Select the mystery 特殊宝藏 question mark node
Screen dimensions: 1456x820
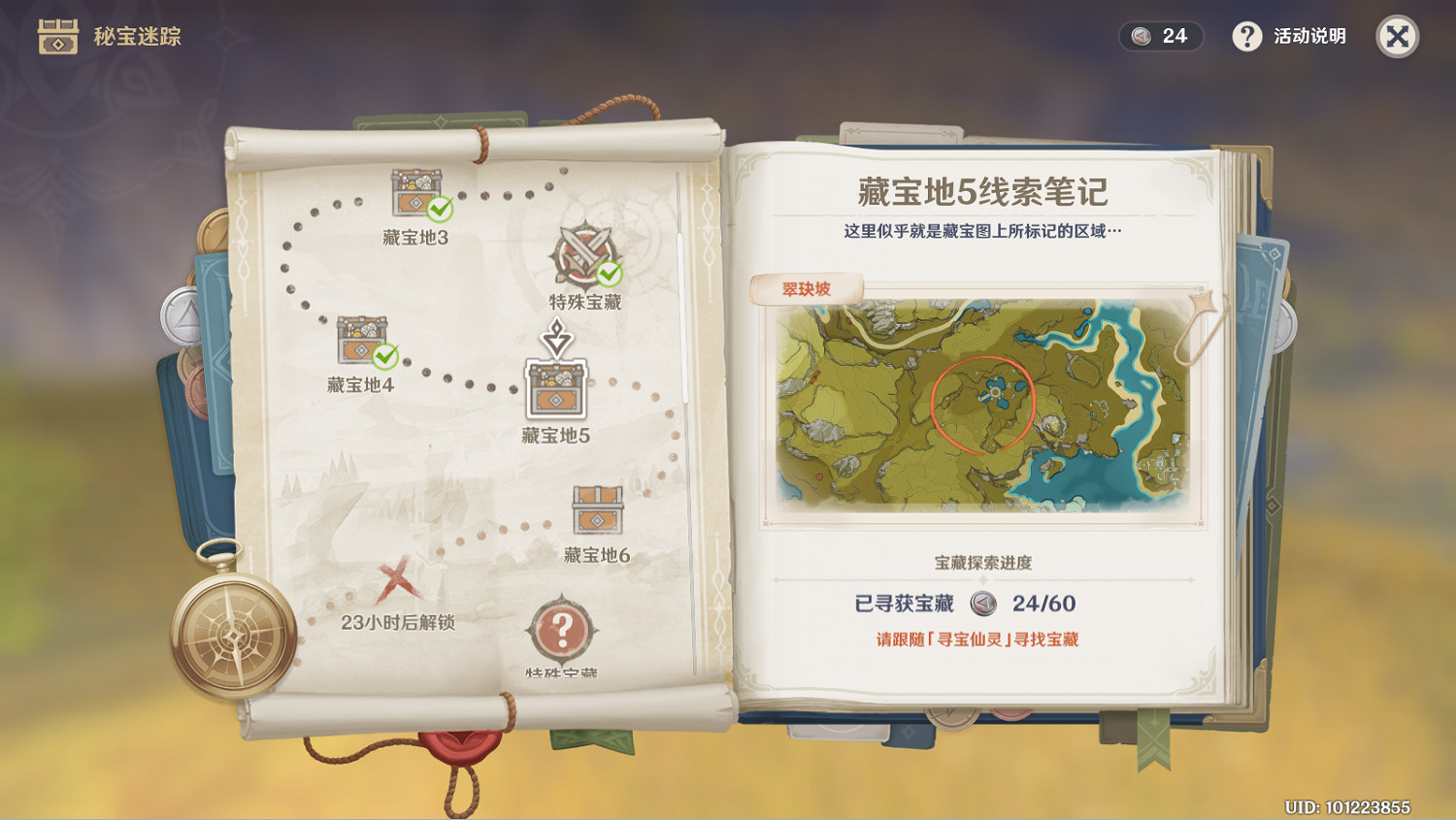(564, 631)
